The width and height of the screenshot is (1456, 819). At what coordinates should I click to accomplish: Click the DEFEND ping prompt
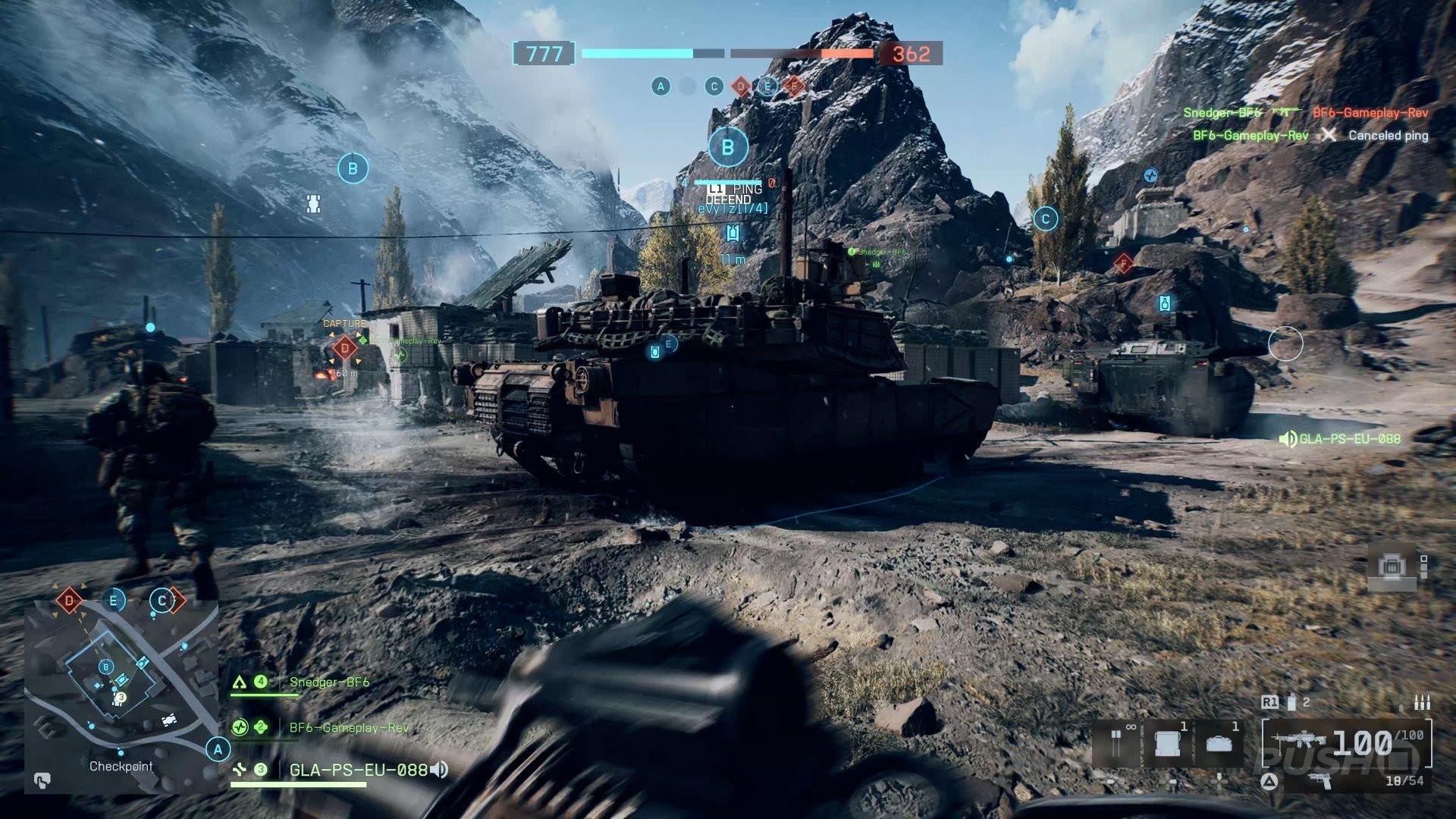pyautogui.click(x=728, y=199)
